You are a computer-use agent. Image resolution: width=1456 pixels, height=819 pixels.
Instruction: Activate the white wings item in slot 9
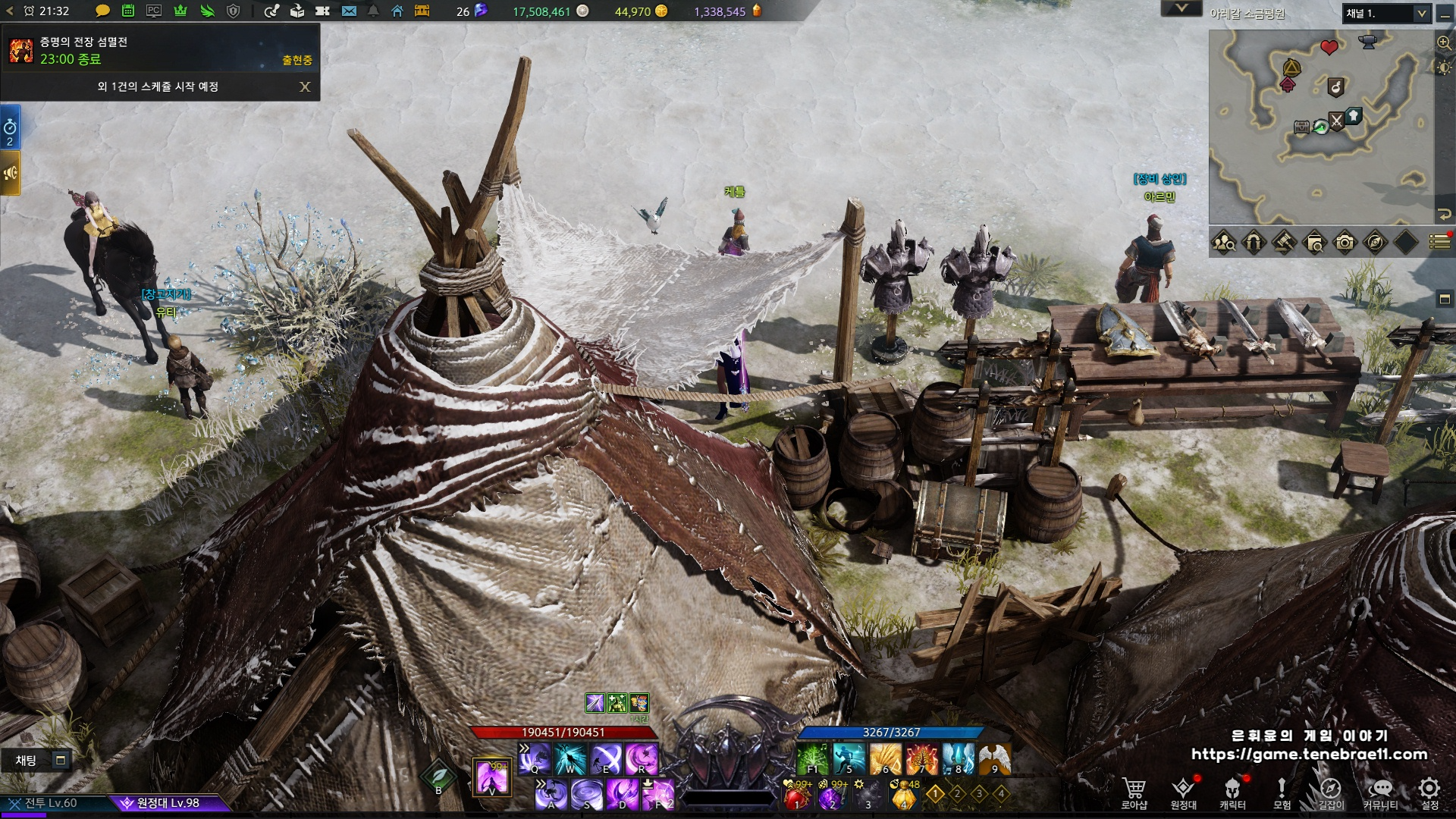pos(995,758)
